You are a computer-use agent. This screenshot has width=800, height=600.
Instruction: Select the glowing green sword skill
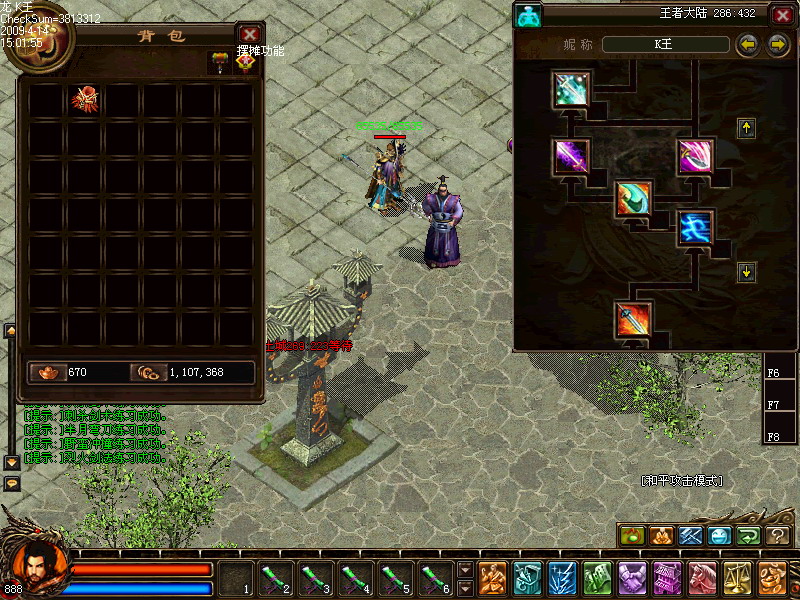click(571, 90)
